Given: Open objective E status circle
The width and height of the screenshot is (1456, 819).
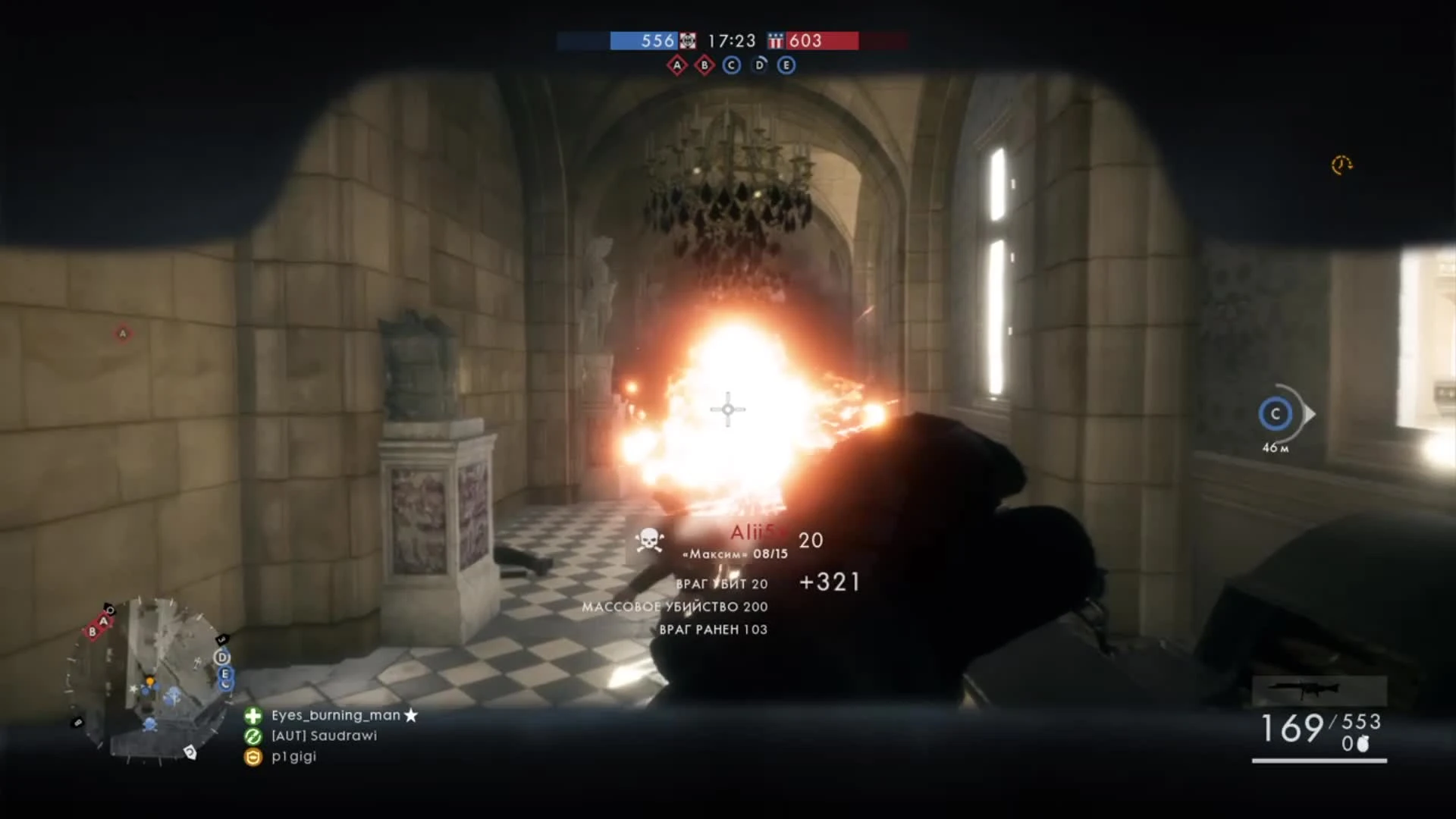Looking at the screenshot, I should [x=785, y=65].
